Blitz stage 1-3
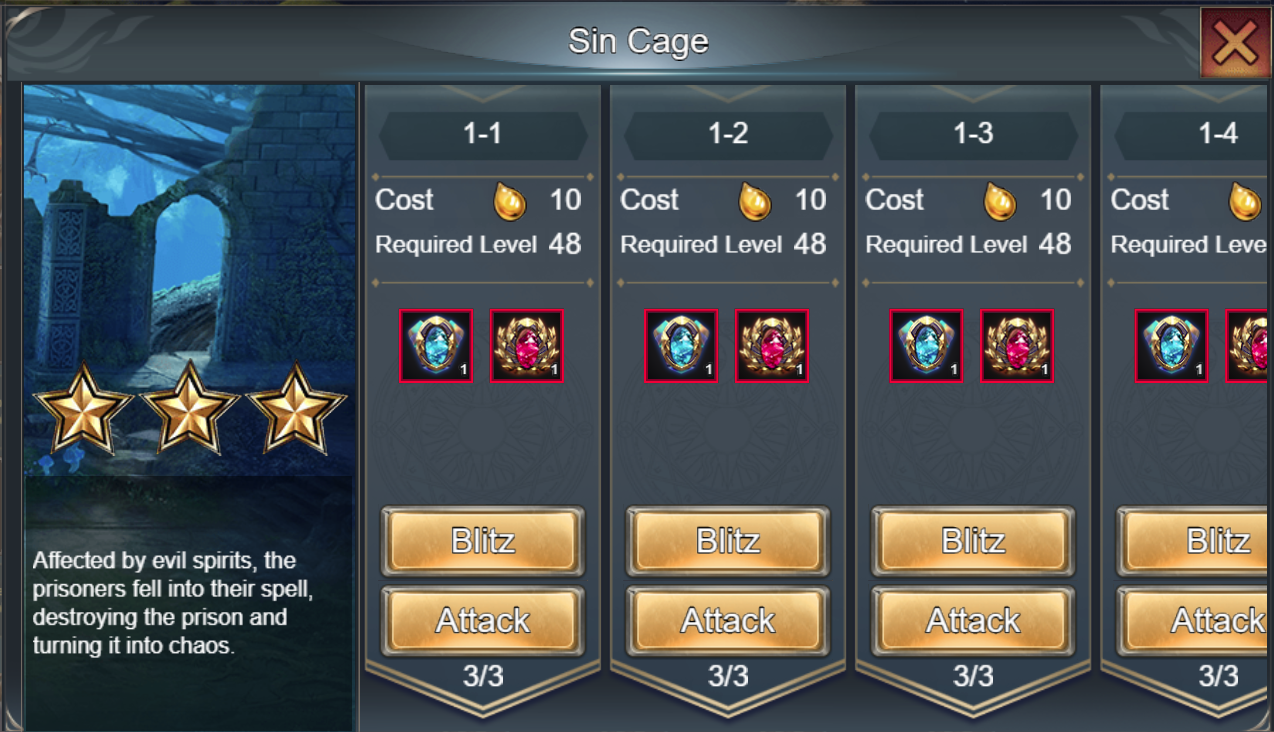Screen dimensions: 1274x732 973,541
